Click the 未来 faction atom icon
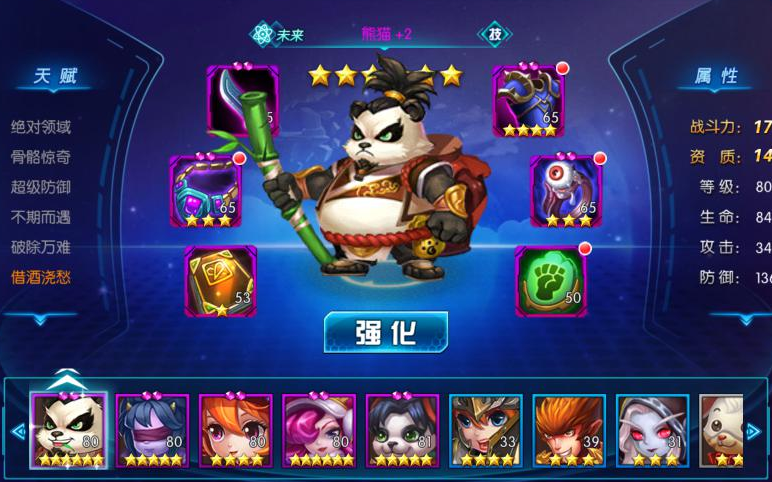 [x=263, y=34]
